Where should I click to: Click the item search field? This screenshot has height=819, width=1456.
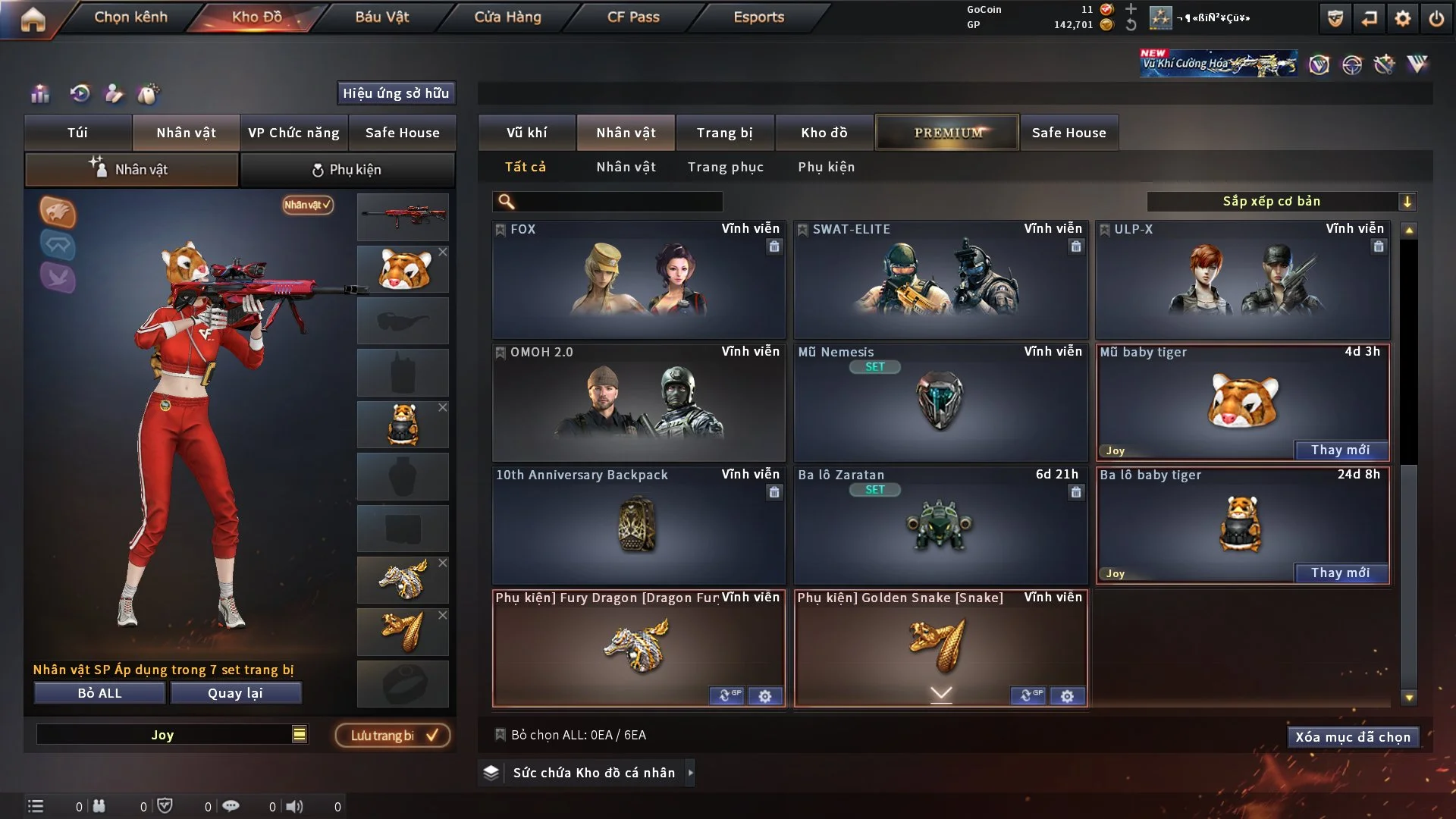point(618,201)
